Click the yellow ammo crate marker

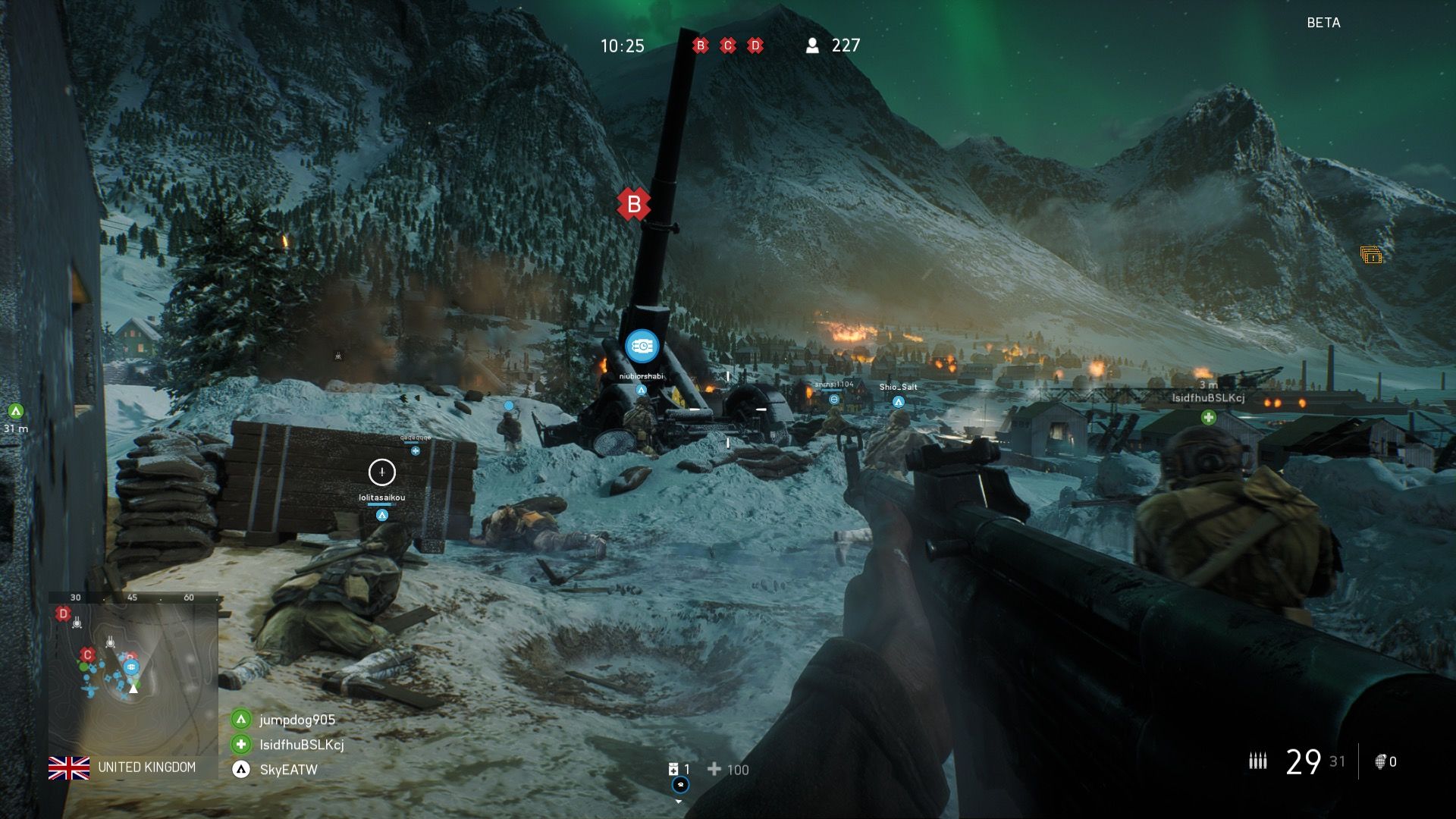coord(1370,256)
